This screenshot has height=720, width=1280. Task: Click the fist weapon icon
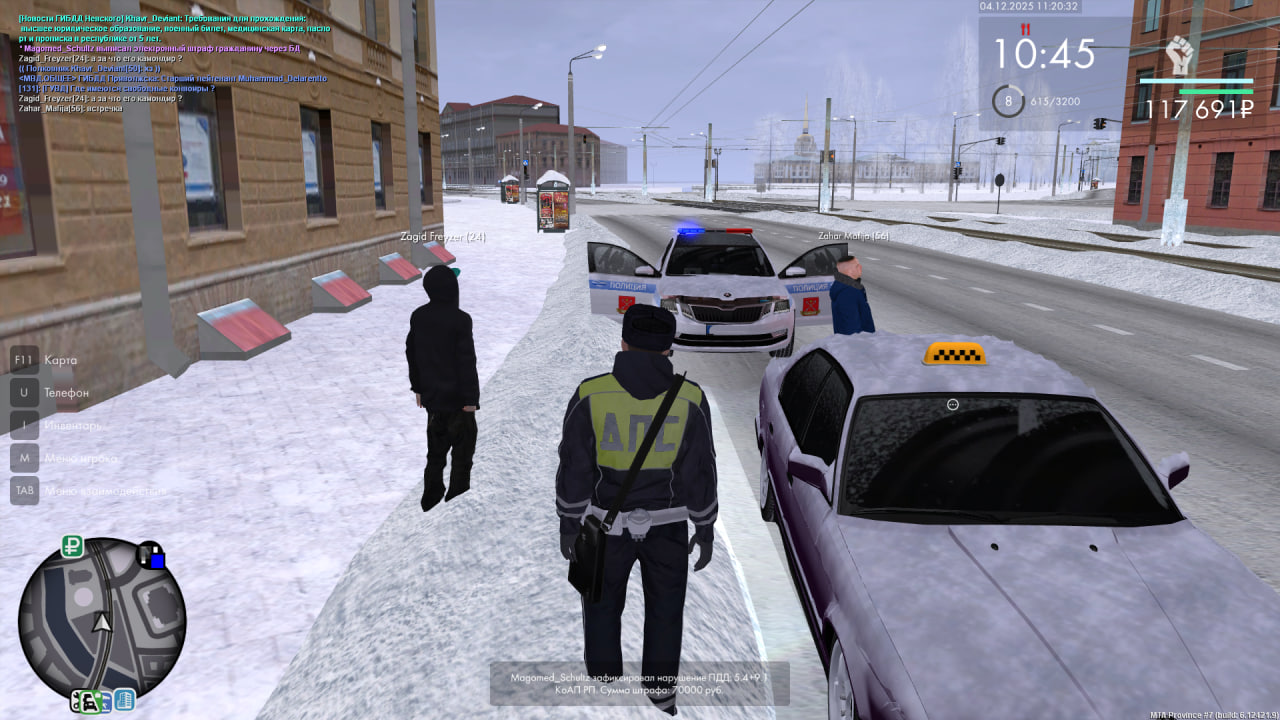[x=1181, y=56]
